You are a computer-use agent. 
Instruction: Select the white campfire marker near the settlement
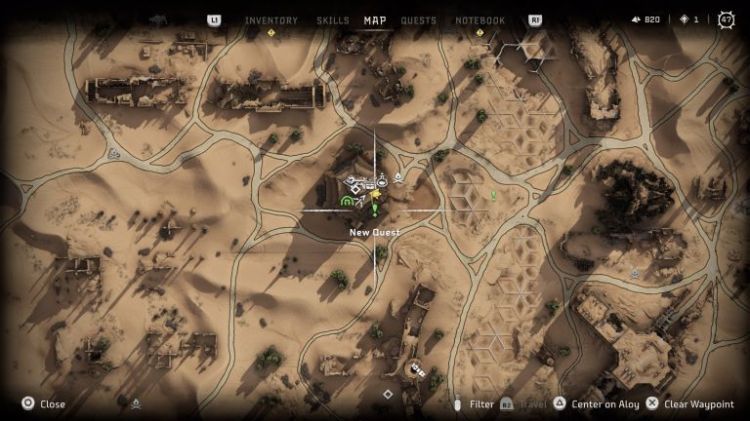pos(399,178)
